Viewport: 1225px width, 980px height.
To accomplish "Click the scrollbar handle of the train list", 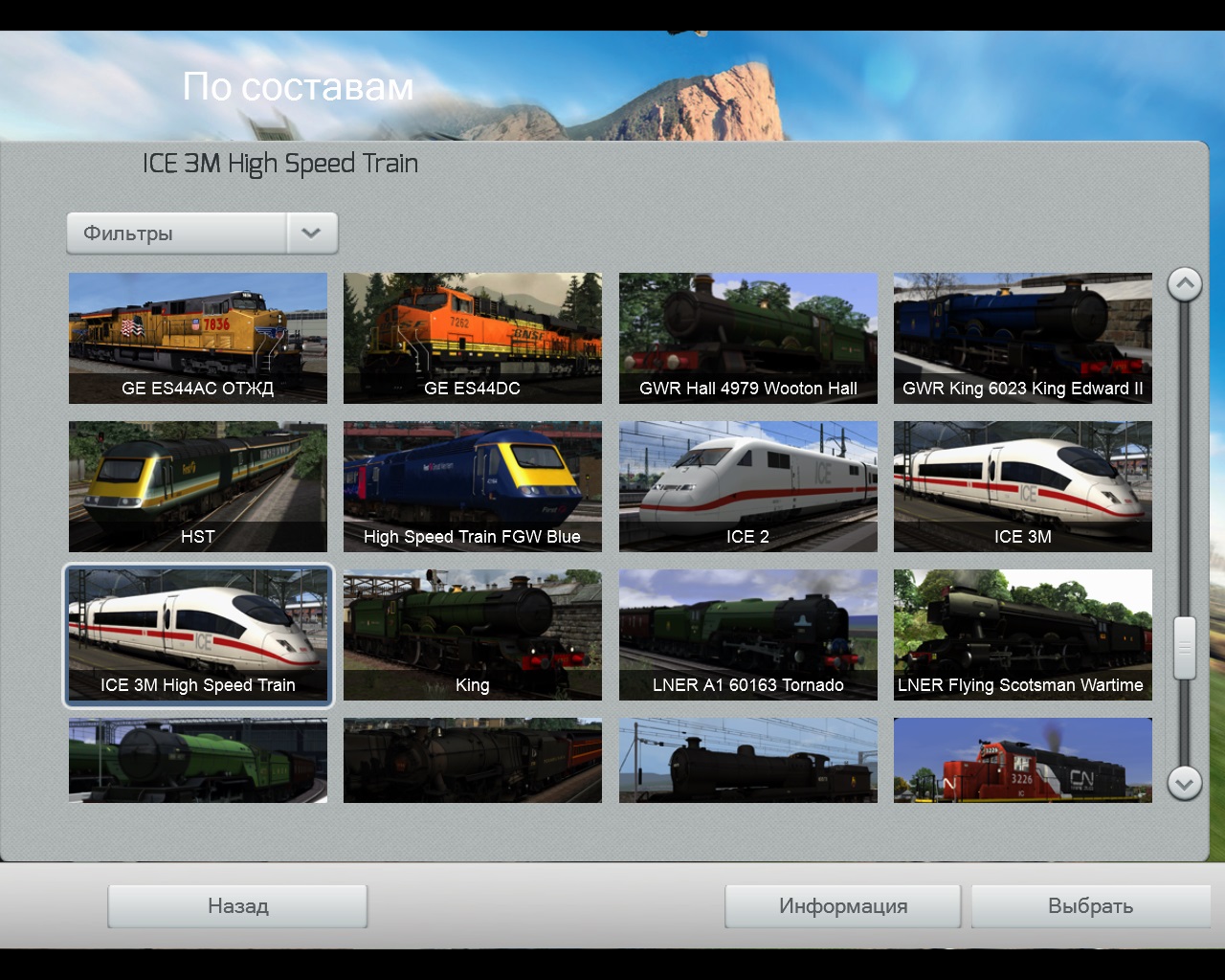I will pos(1184,648).
